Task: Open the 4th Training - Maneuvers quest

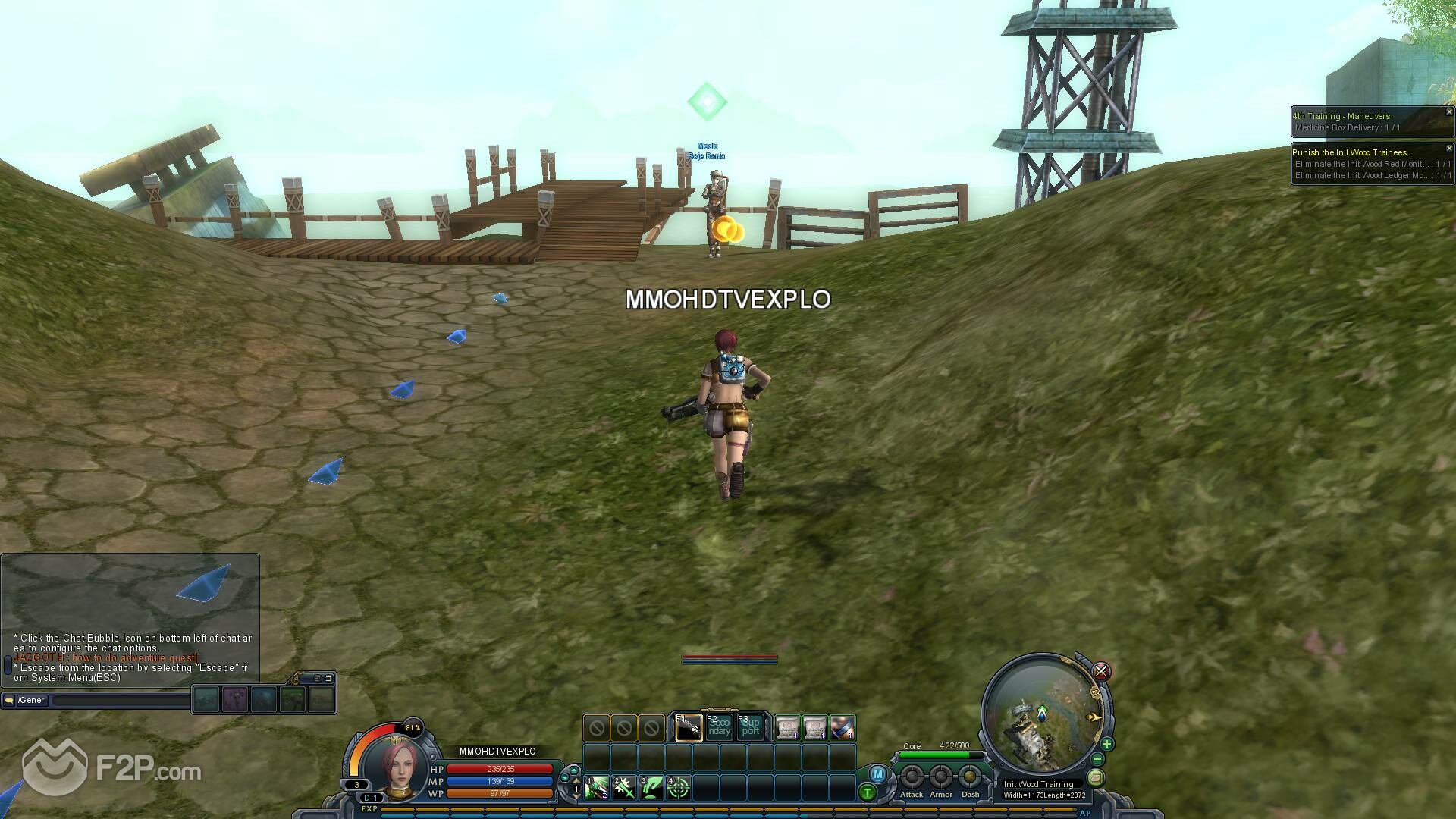Action: click(1341, 116)
